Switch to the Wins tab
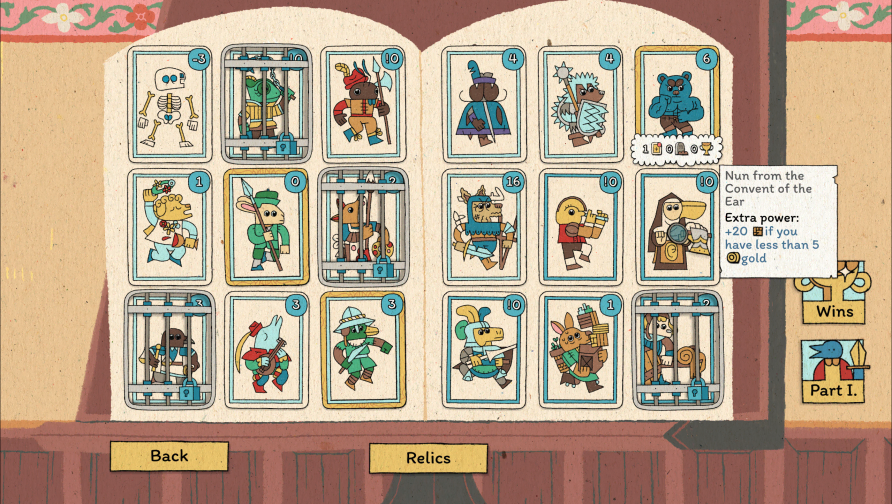892x504 pixels. tap(833, 297)
